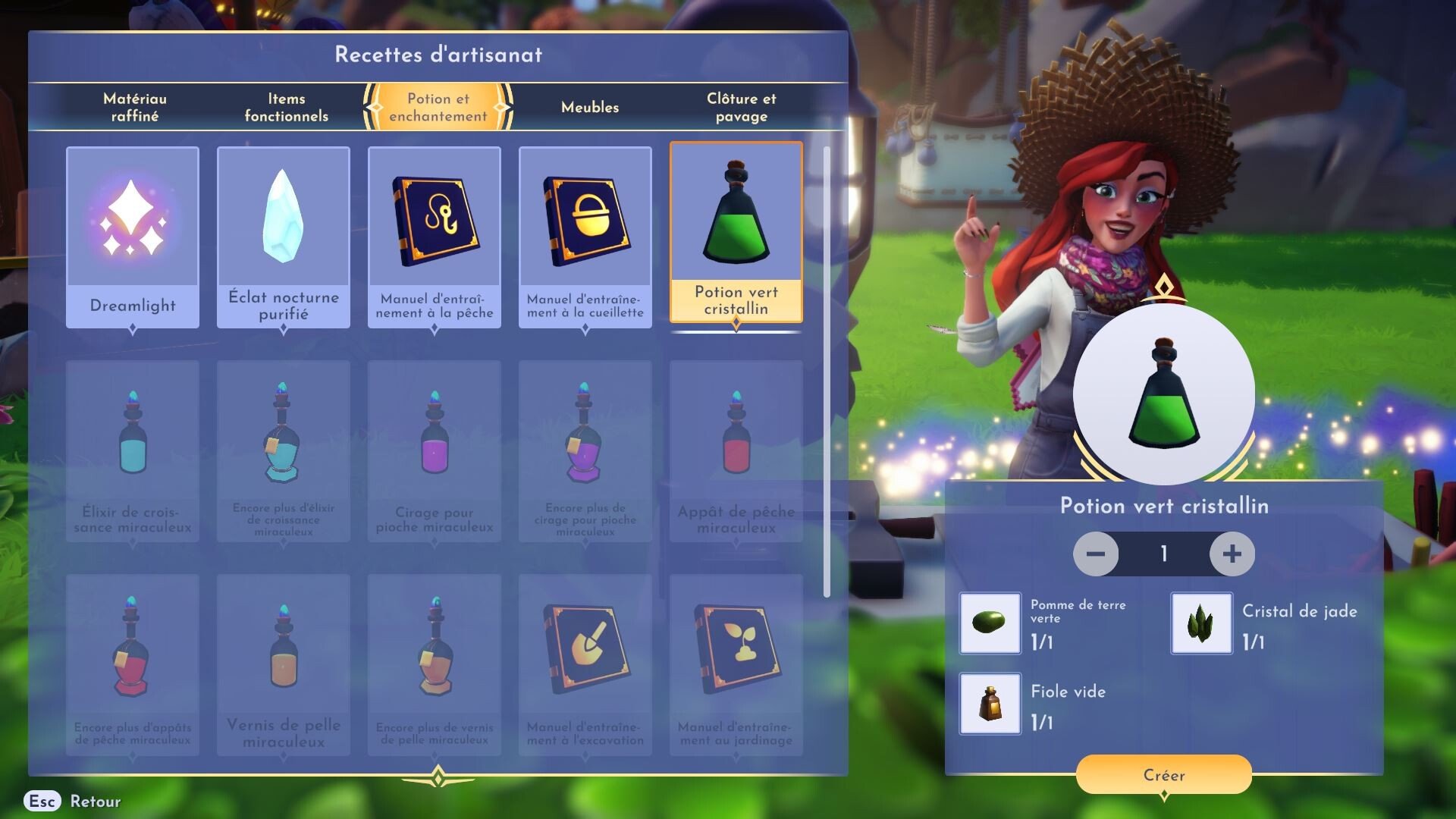Image resolution: width=1456 pixels, height=819 pixels.
Task: Increase the crafting quantity with plus
Action: click(x=1232, y=554)
